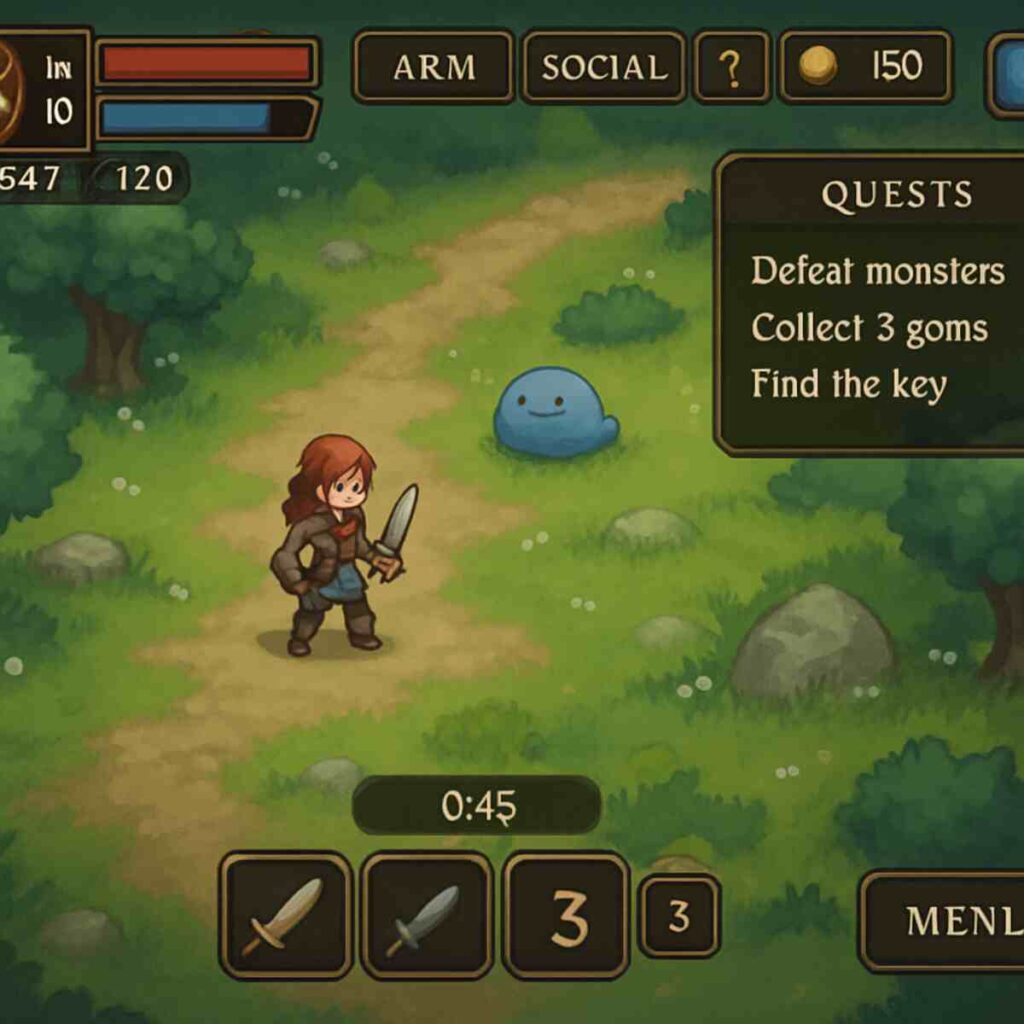The image size is (1024, 1024).
Task: Click the gold coin currency counter
Action: click(x=865, y=67)
